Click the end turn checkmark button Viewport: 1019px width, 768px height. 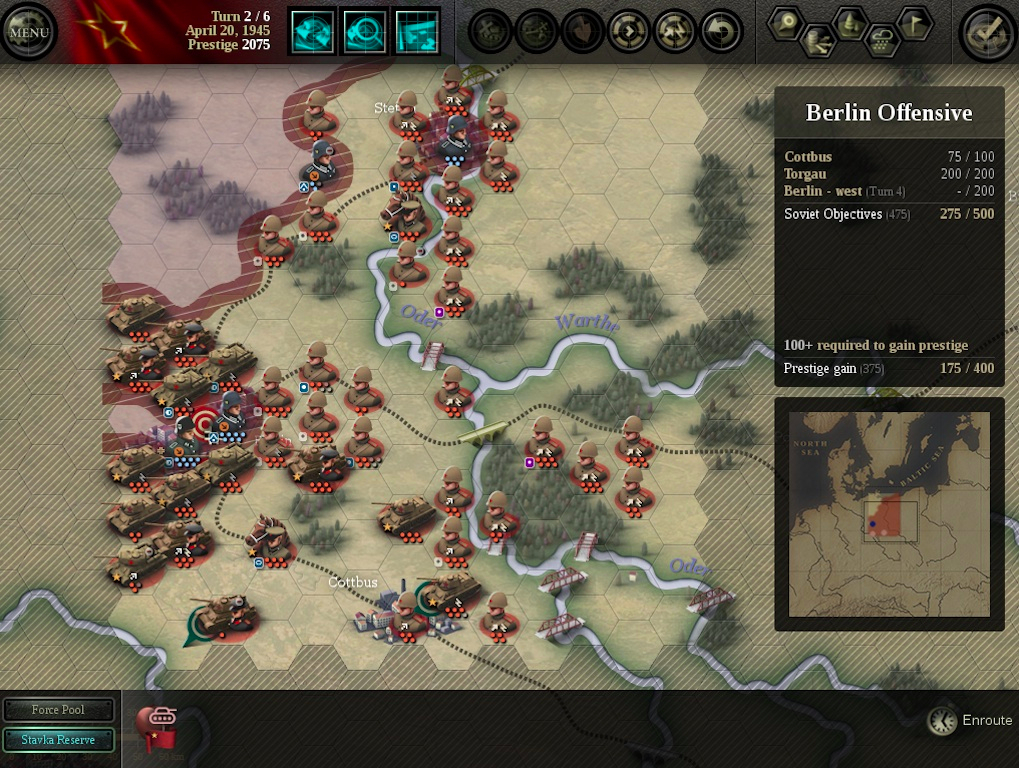(x=987, y=33)
